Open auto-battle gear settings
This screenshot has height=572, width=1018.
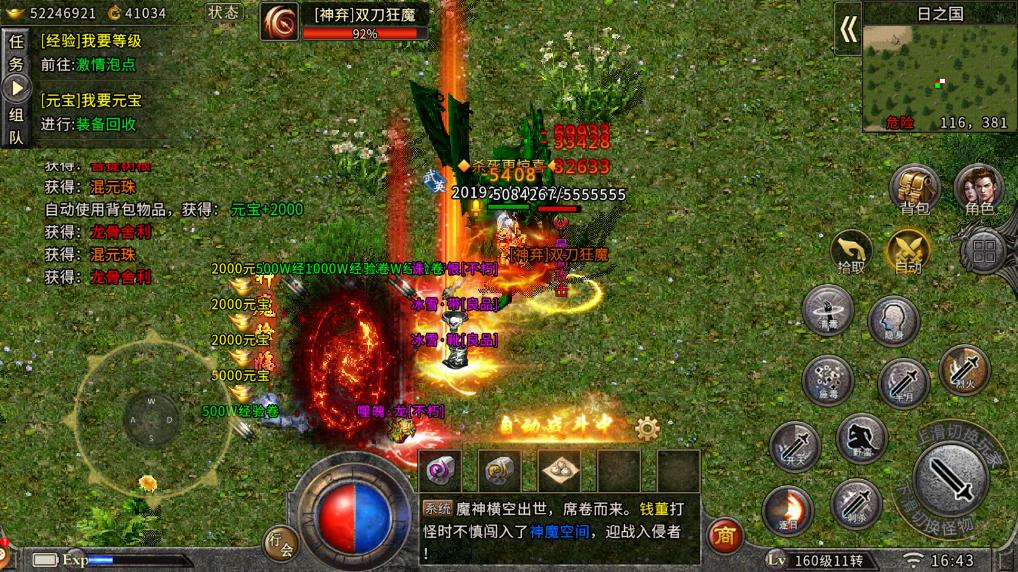[x=647, y=429]
